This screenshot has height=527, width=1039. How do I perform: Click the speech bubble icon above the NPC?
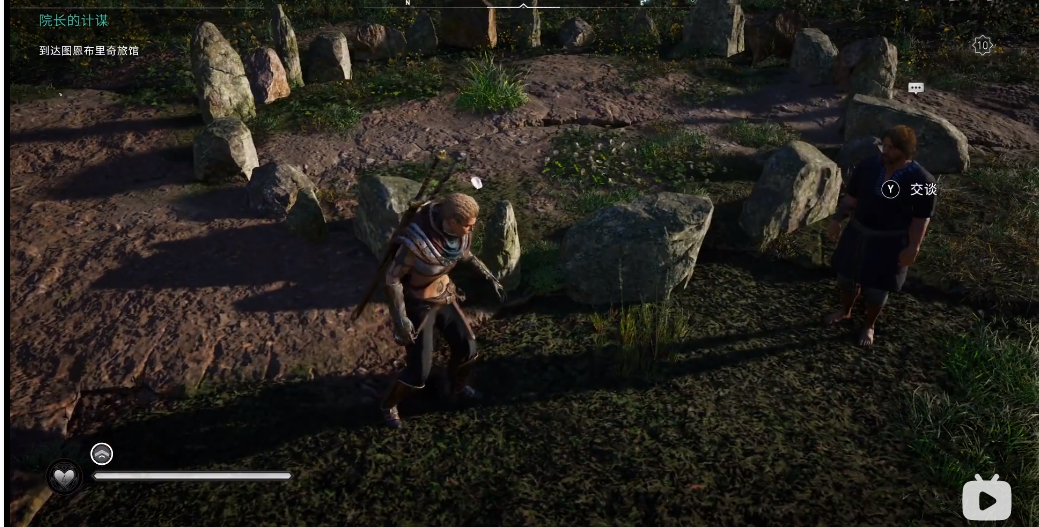[x=915, y=88]
